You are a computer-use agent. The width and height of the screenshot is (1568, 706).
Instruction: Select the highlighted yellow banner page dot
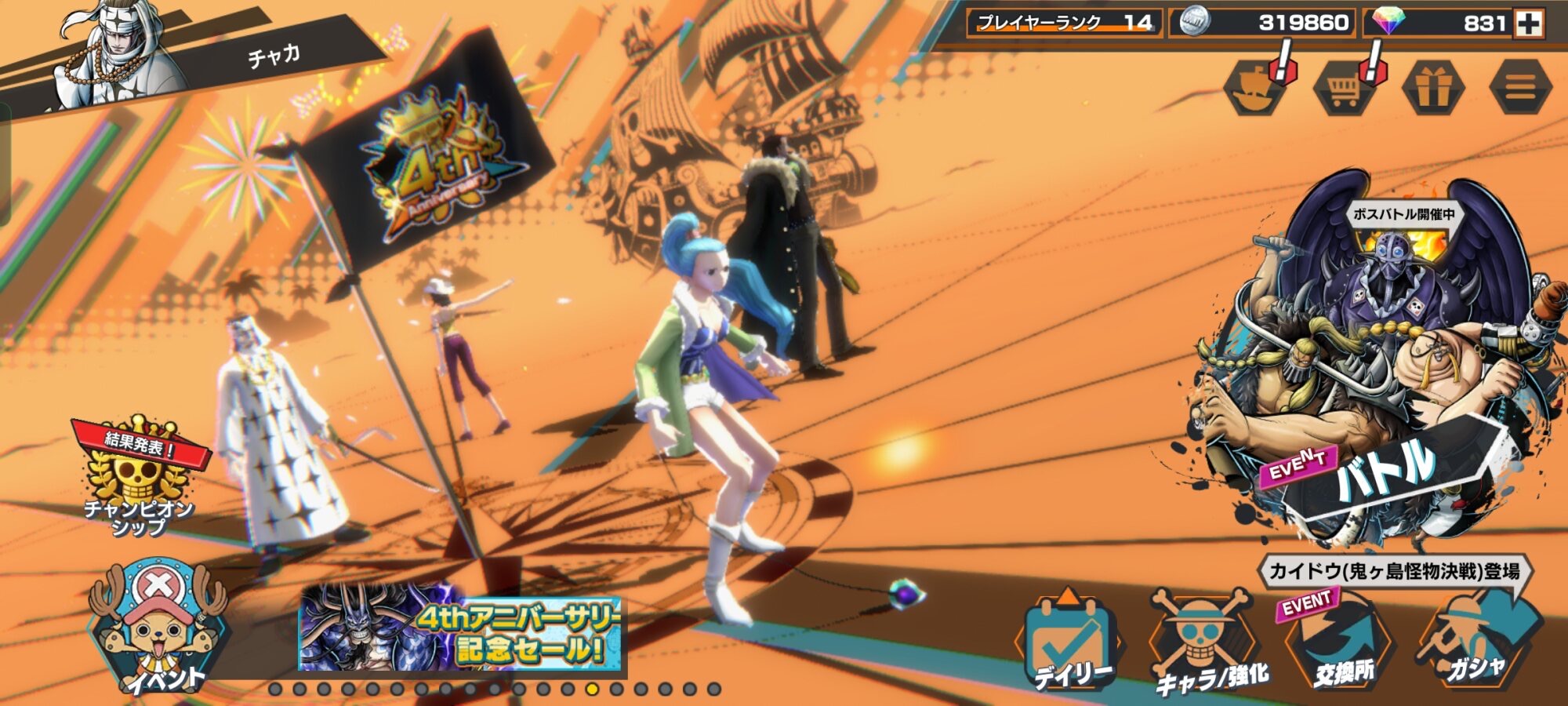592,690
